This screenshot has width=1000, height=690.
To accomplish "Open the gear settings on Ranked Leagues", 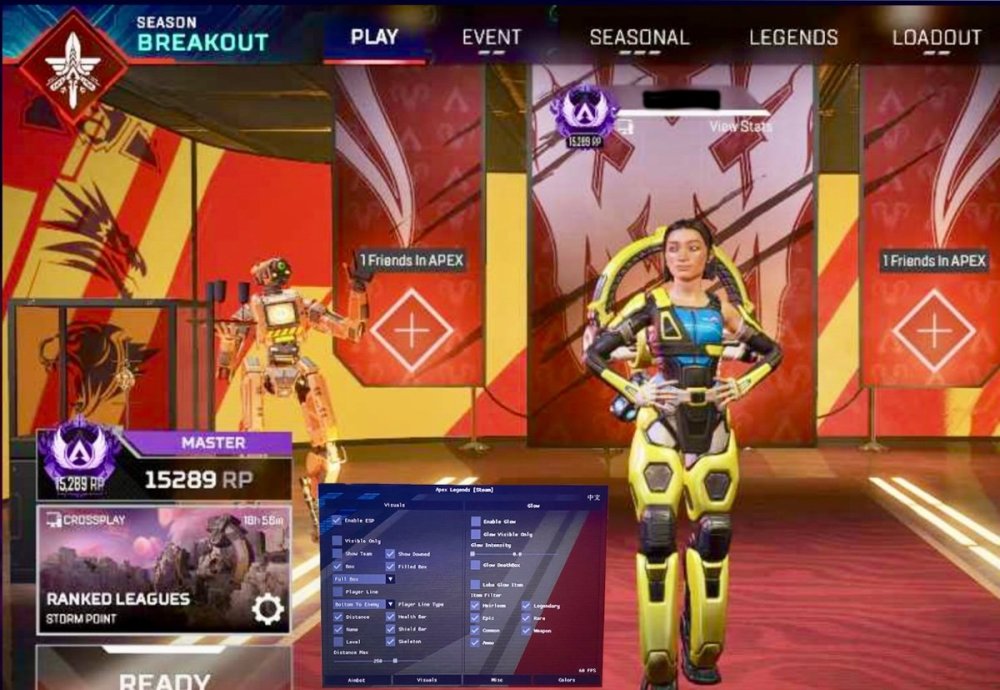I will tap(267, 609).
